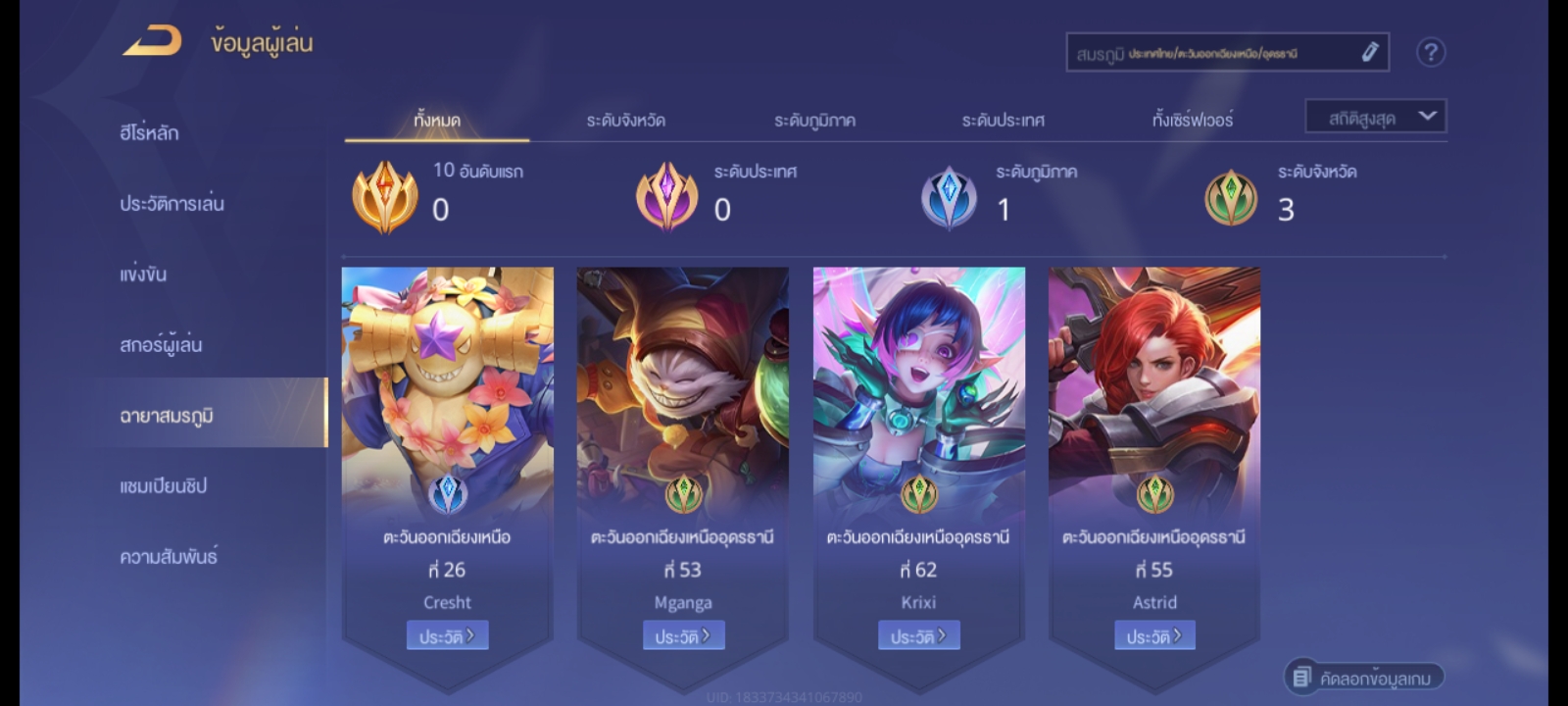The width and height of the screenshot is (1568, 706).
Task: Go back using the return arrow
Action: (152, 41)
